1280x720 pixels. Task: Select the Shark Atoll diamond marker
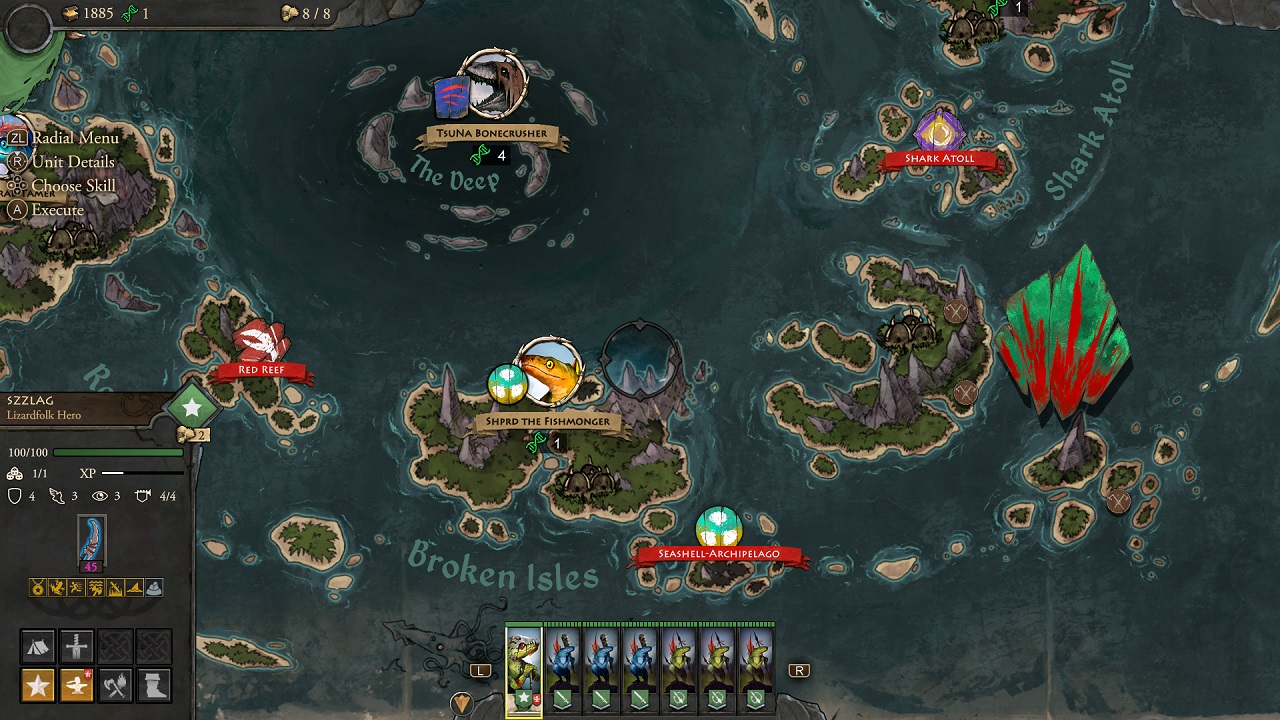tap(940, 128)
